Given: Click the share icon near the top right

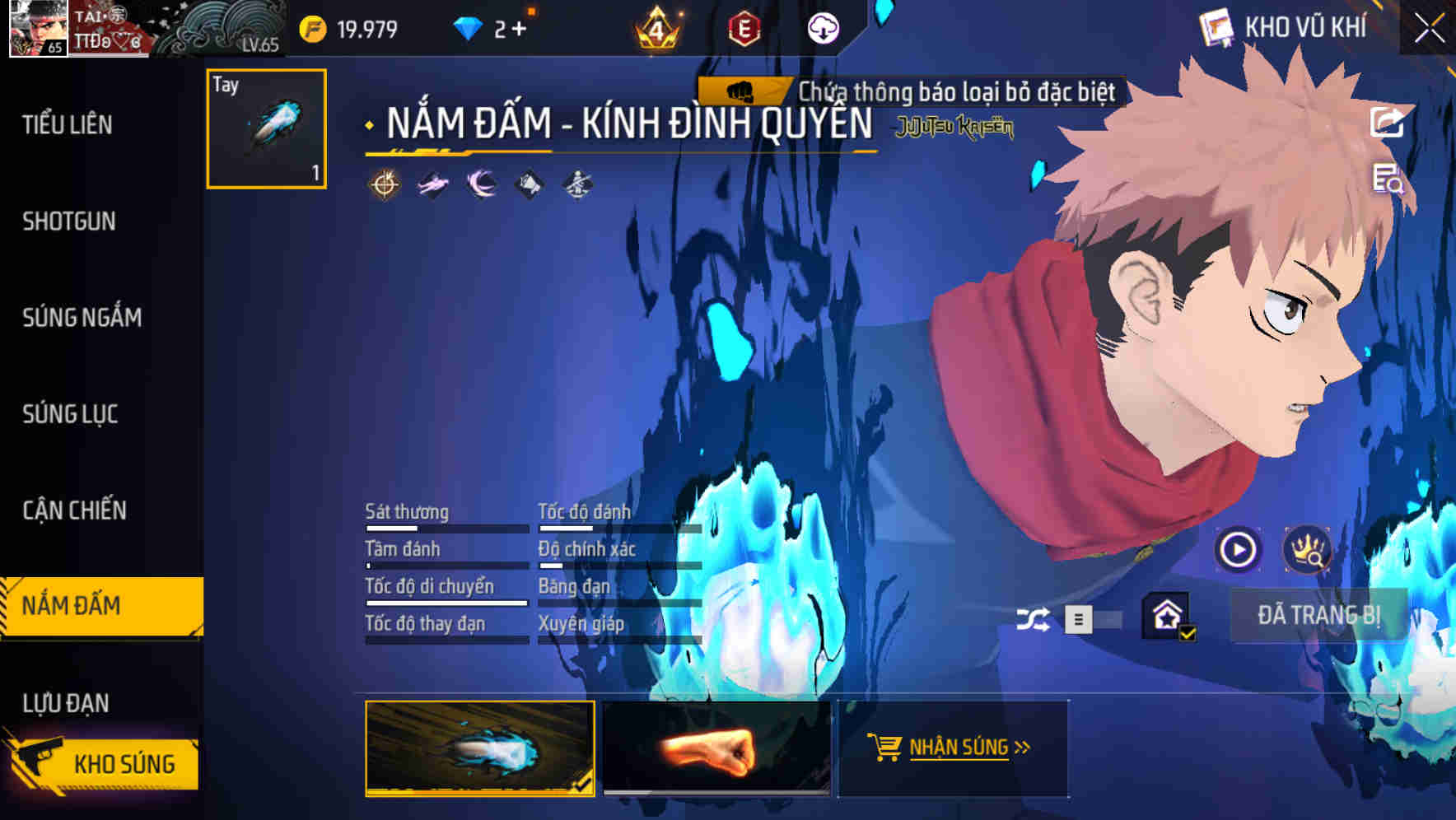Looking at the screenshot, I should click(1388, 122).
